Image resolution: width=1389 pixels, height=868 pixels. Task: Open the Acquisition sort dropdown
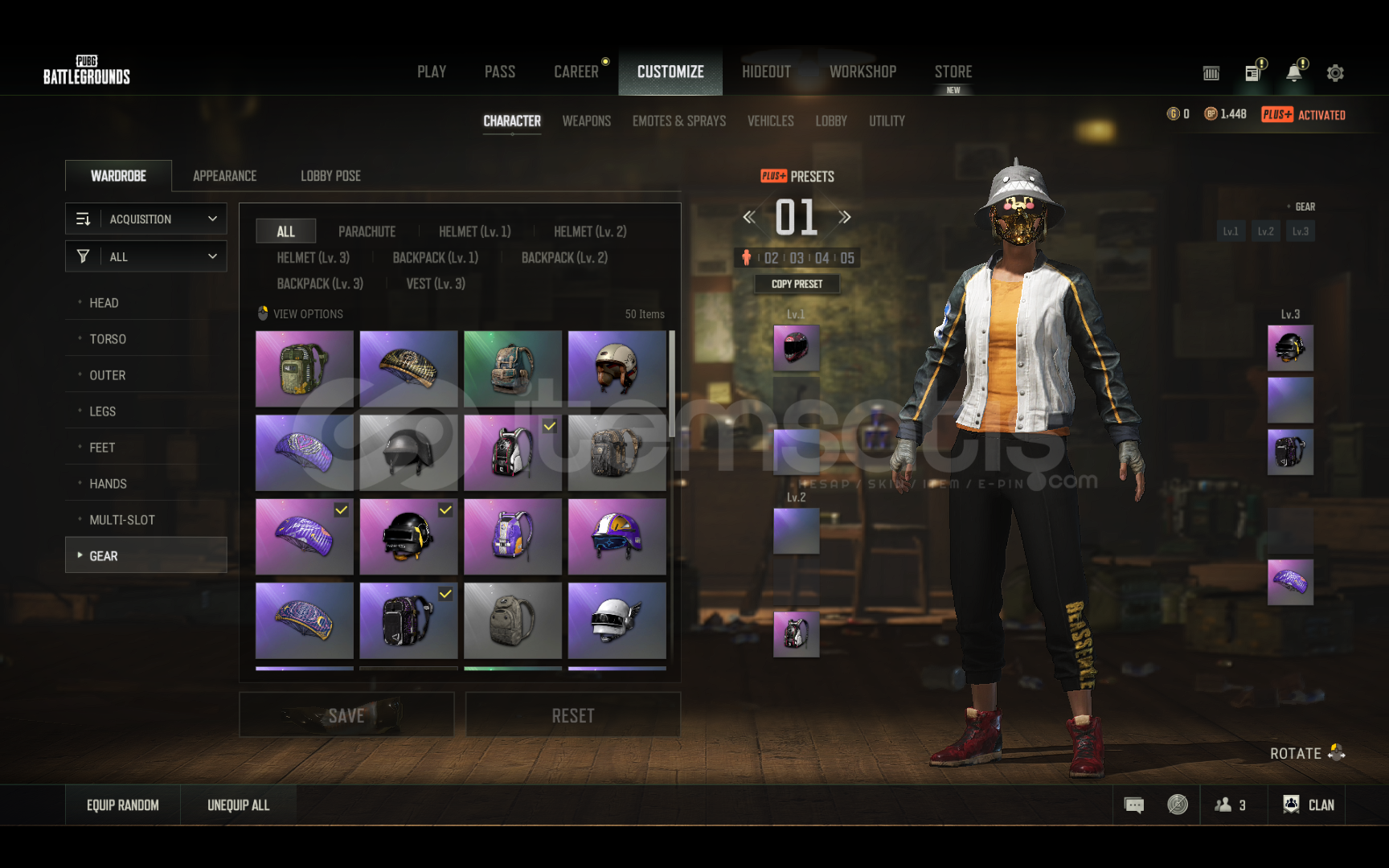tap(146, 219)
